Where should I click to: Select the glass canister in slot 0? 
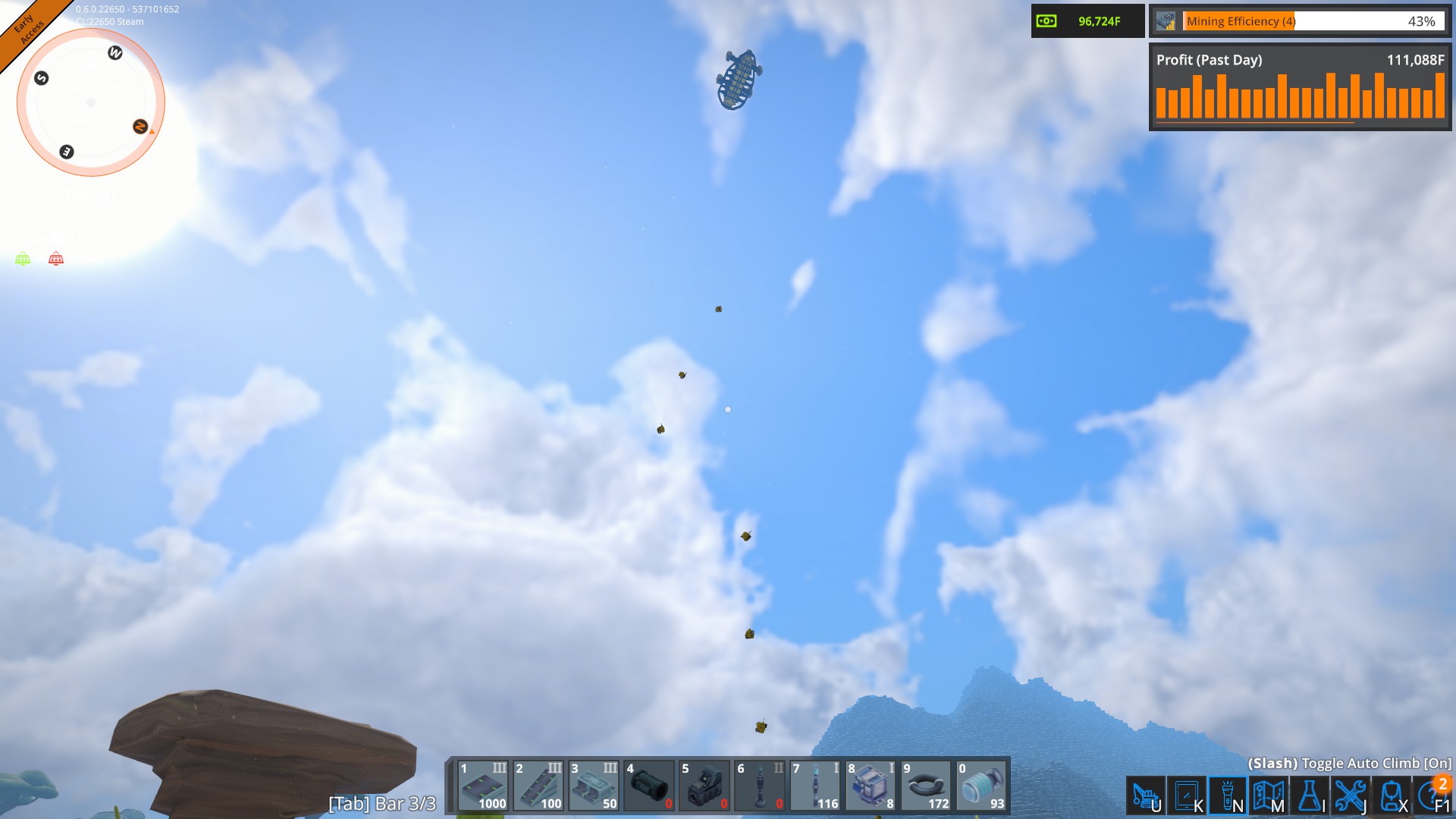[x=982, y=786]
